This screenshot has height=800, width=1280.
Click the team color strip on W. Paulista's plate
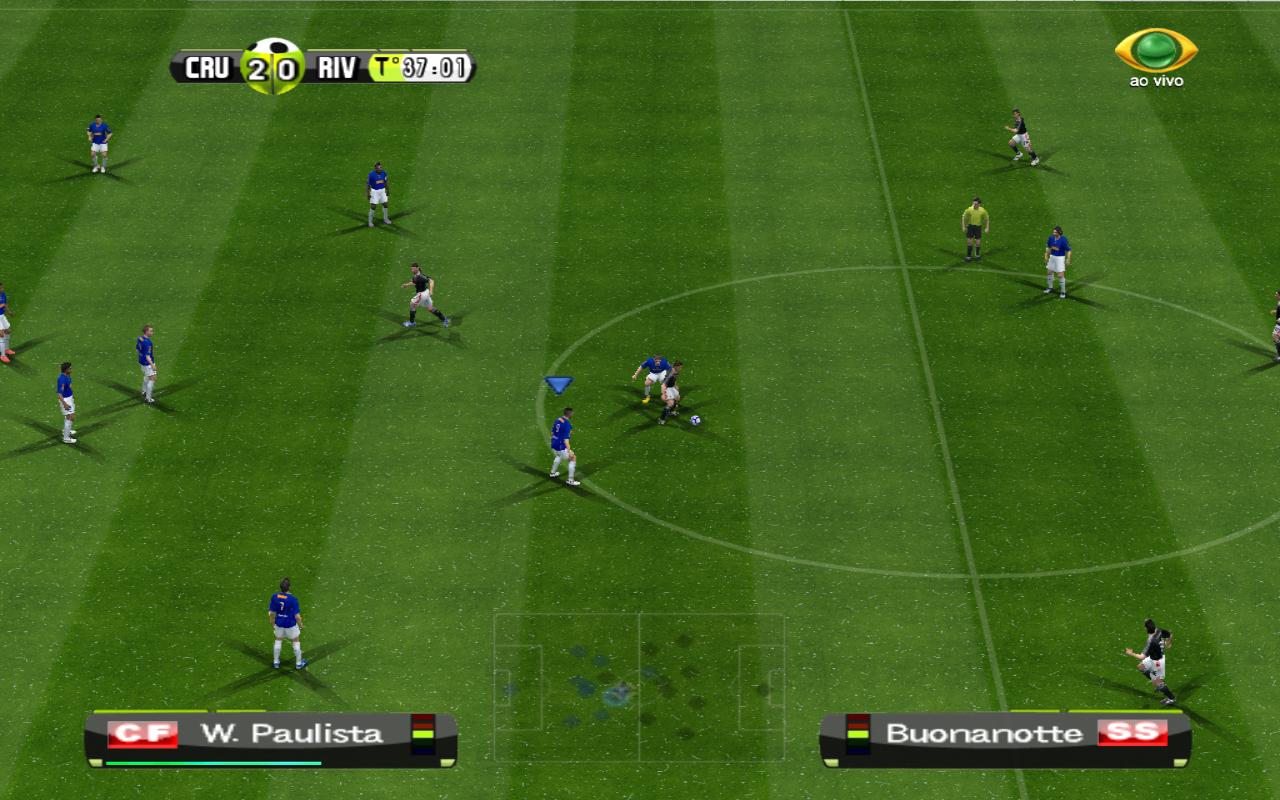pos(421,732)
